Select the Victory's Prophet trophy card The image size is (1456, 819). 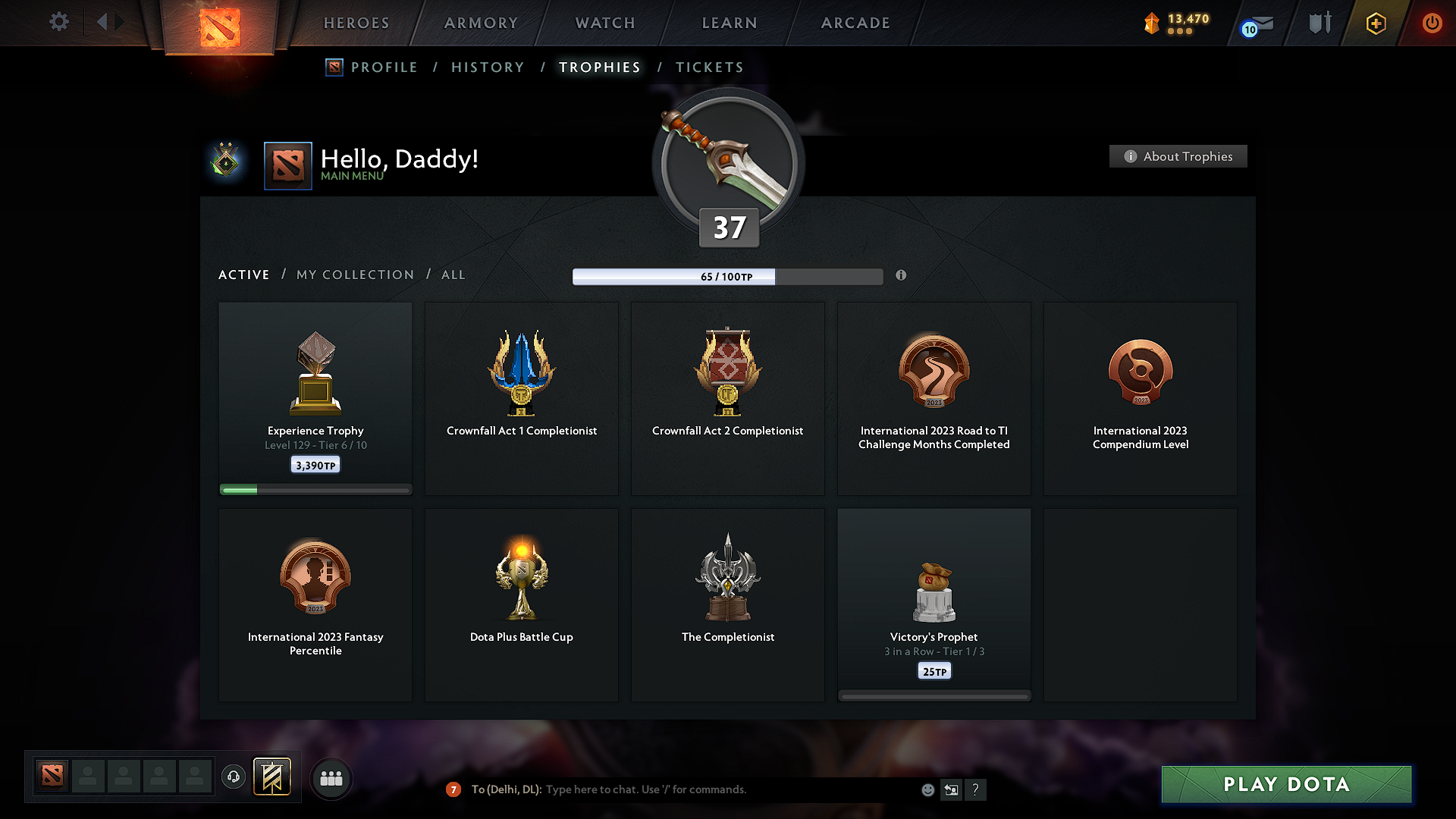click(x=934, y=603)
